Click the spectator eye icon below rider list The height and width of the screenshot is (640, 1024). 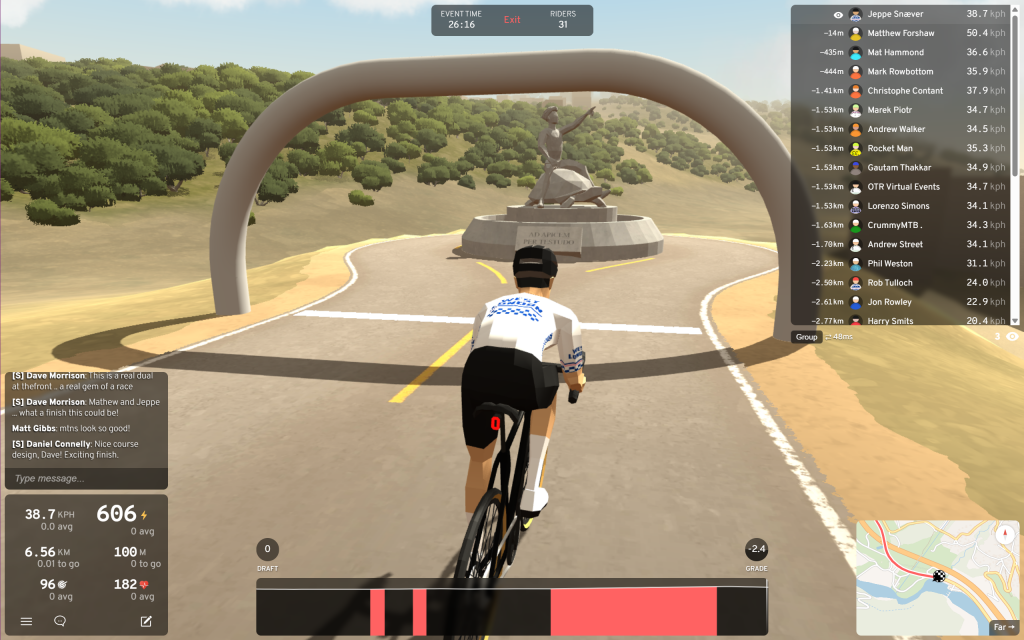1012,337
